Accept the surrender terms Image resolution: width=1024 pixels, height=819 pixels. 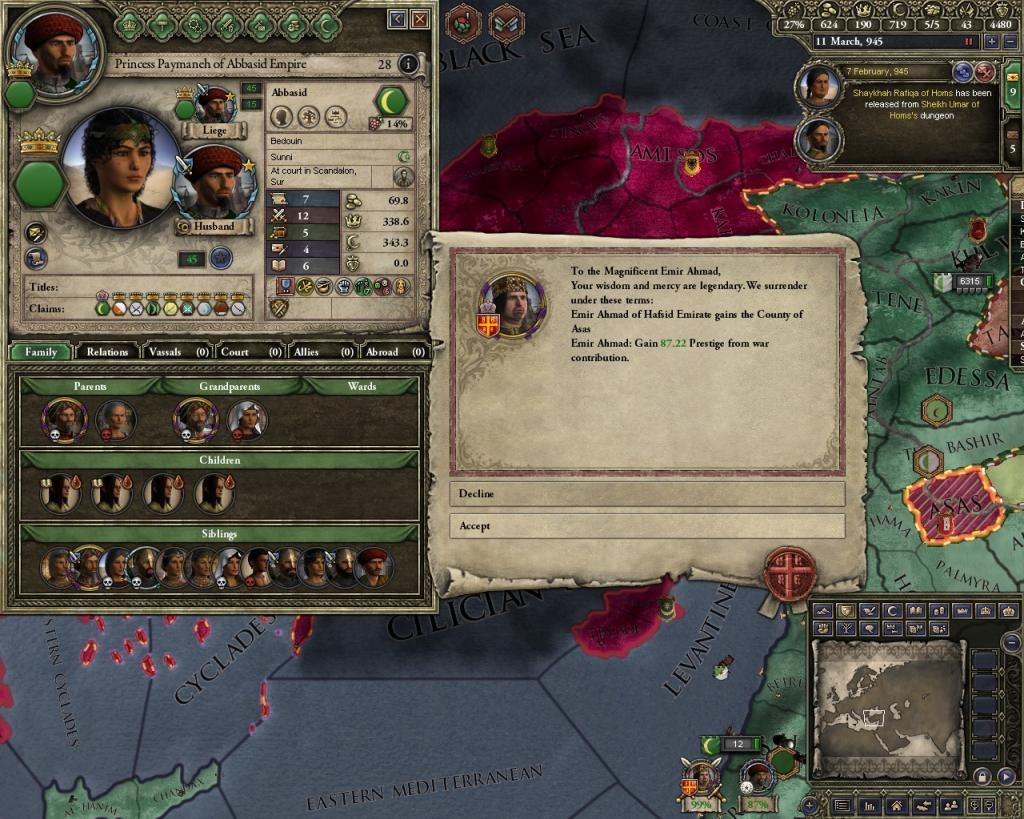(x=646, y=526)
